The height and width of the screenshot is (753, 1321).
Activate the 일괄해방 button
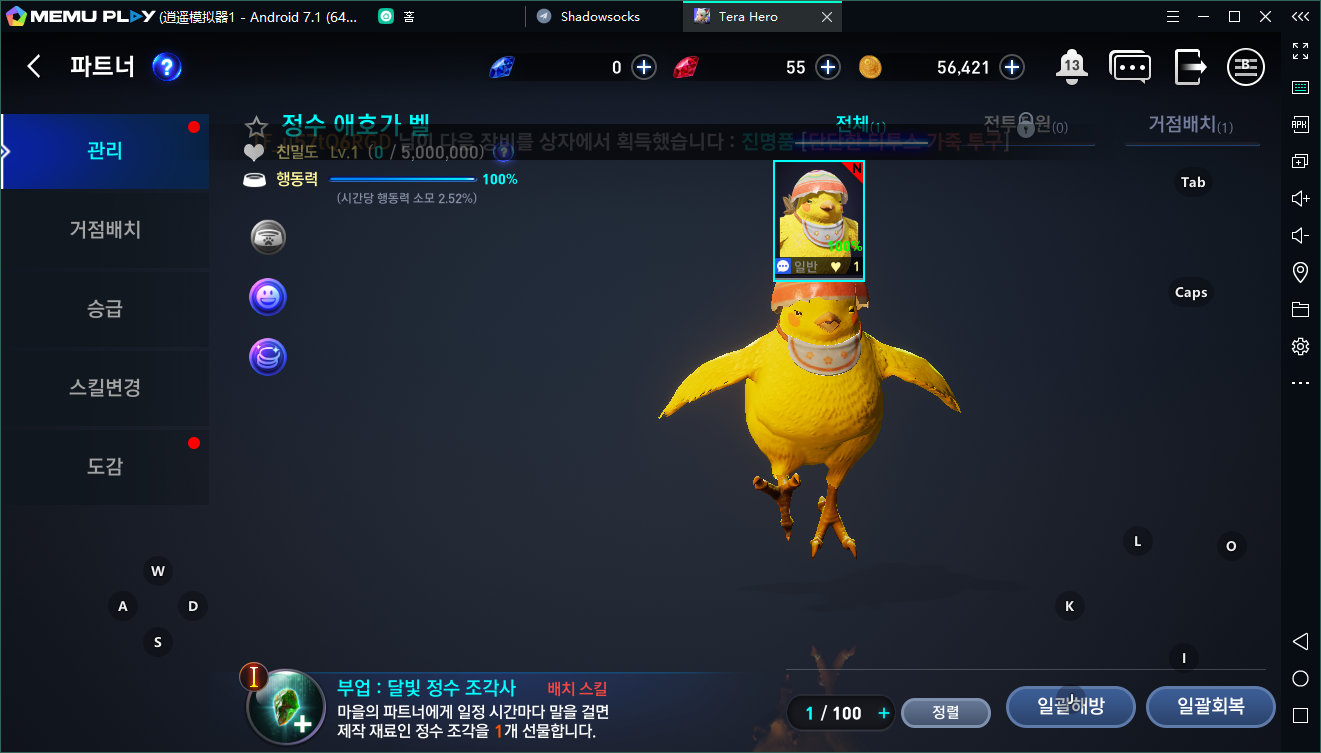(1070, 706)
